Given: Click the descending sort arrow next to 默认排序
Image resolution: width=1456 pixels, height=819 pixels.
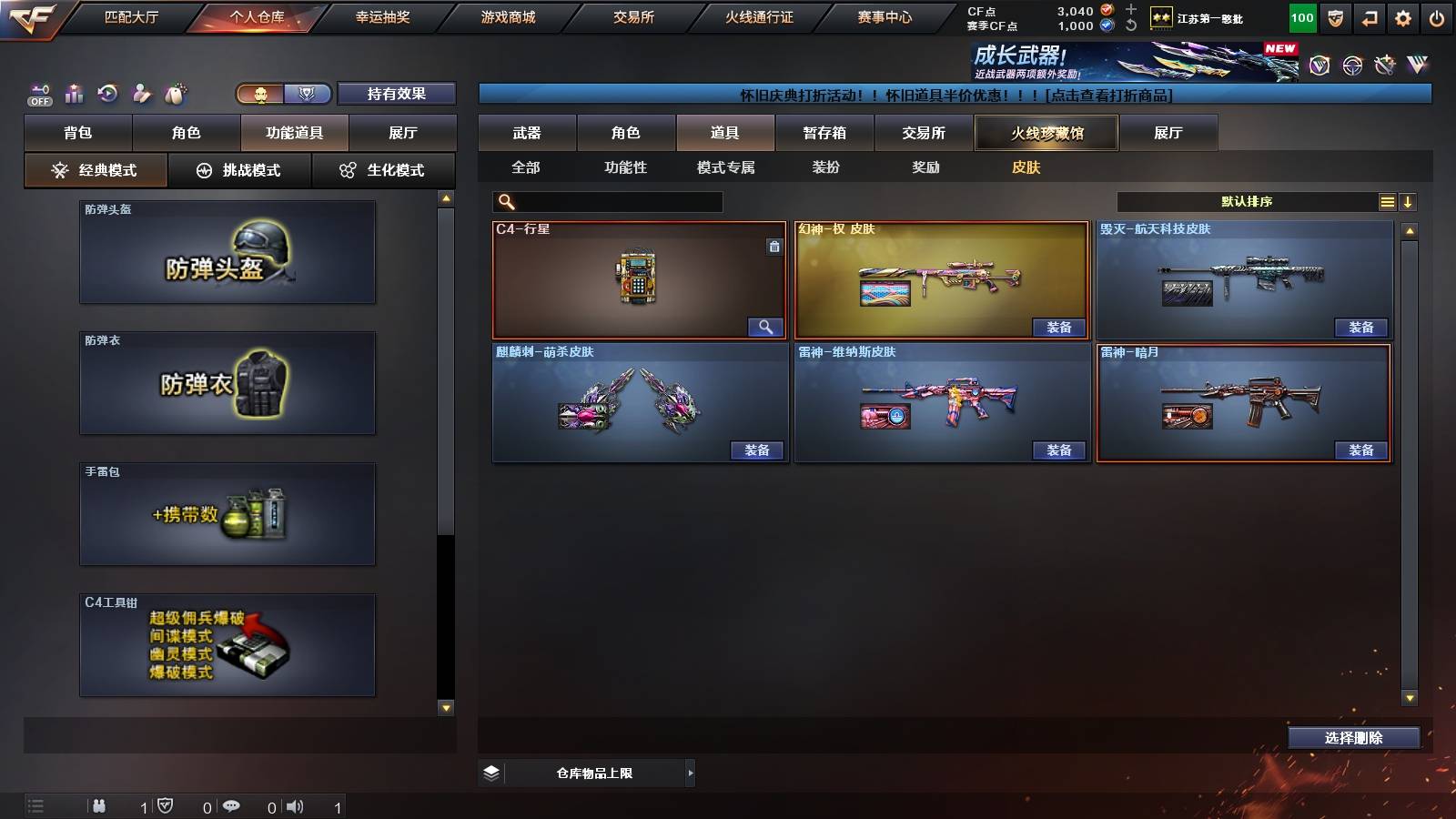Looking at the screenshot, I should (x=1410, y=201).
